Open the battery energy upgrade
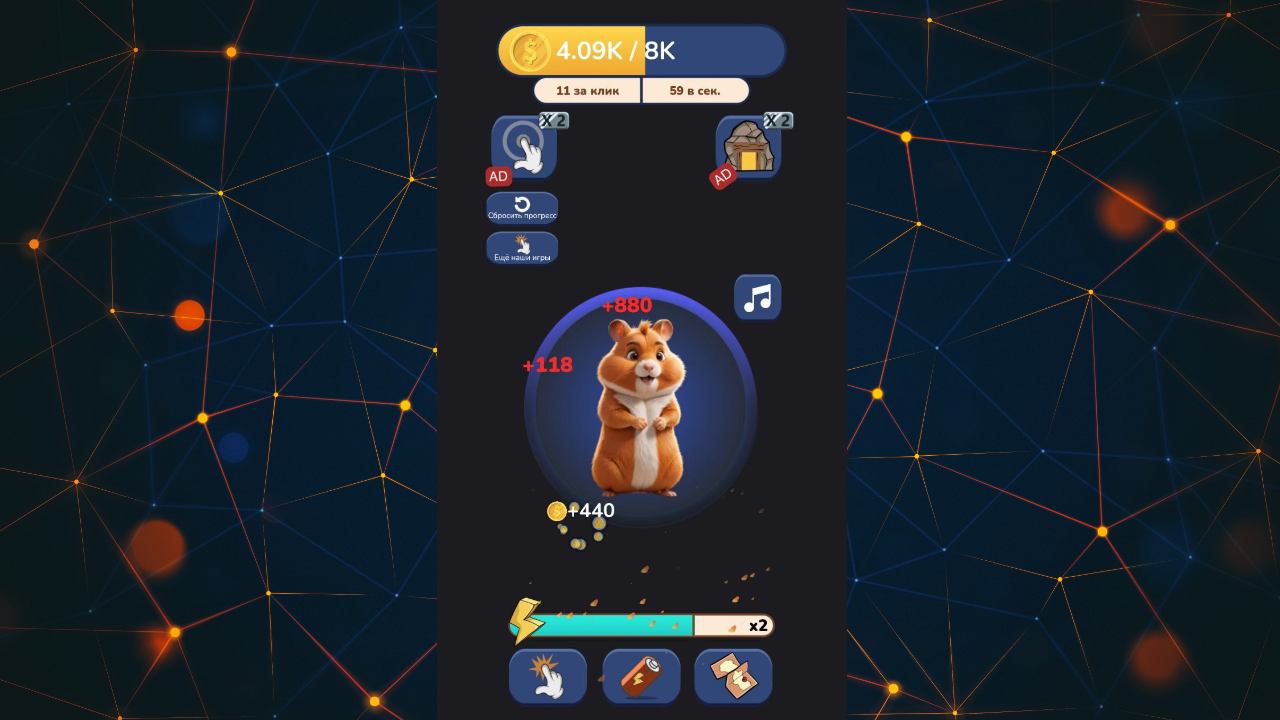 point(641,676)
